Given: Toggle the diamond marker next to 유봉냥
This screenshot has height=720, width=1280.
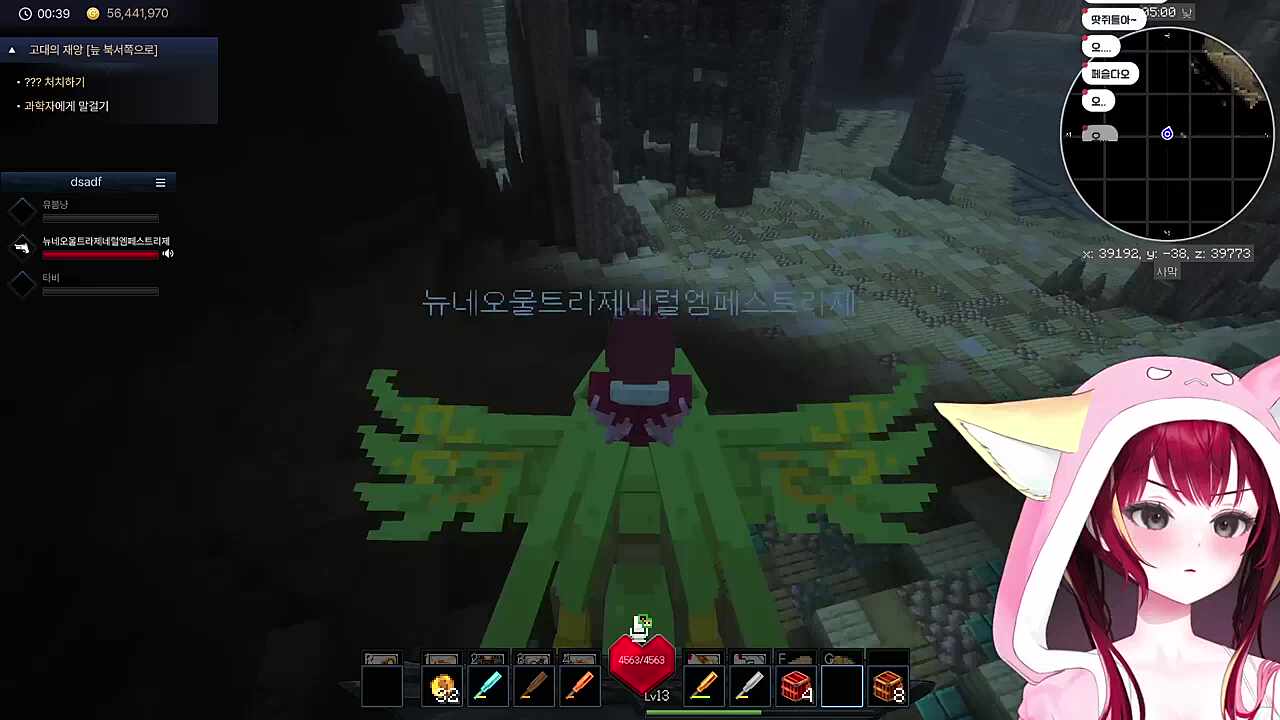Looking at the screenshot, I should click(x=22, y=210).
